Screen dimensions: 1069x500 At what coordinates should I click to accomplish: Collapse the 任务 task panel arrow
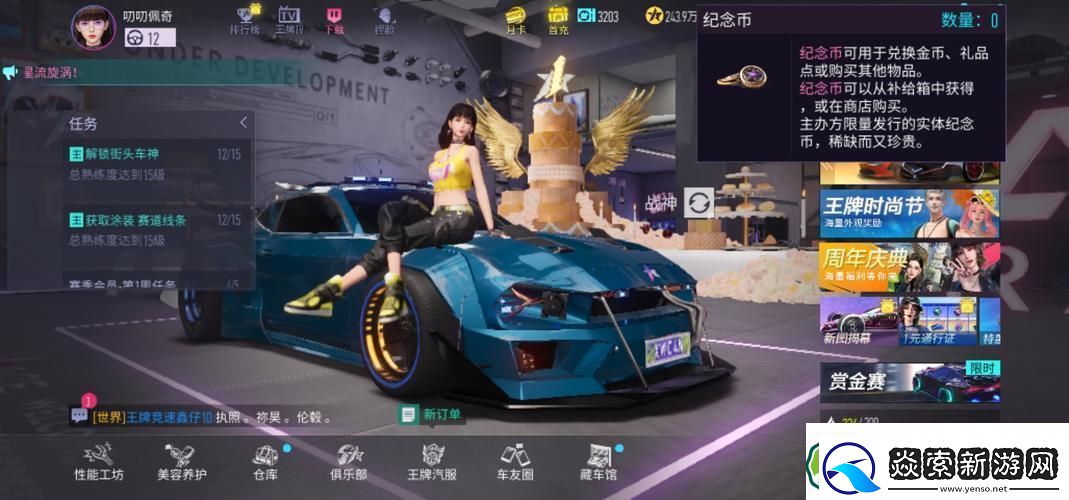tap(243, 123)
